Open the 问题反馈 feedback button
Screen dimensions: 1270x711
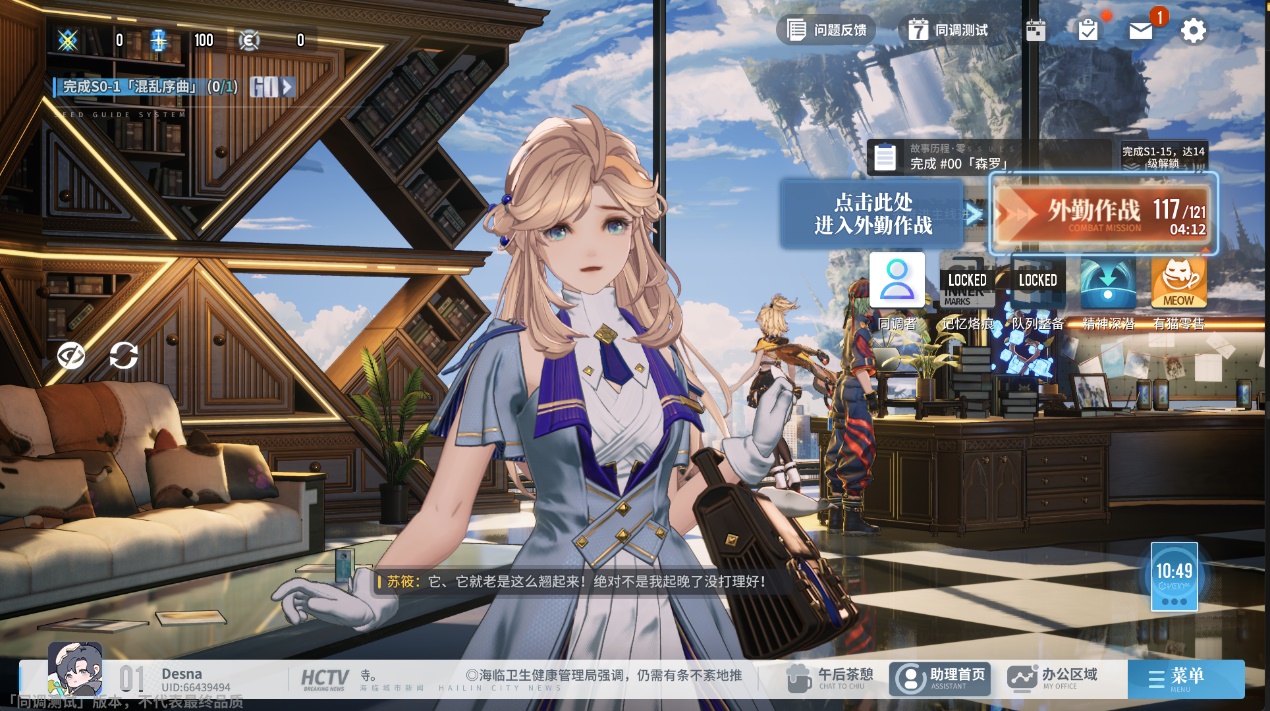(x=826, y=30)
